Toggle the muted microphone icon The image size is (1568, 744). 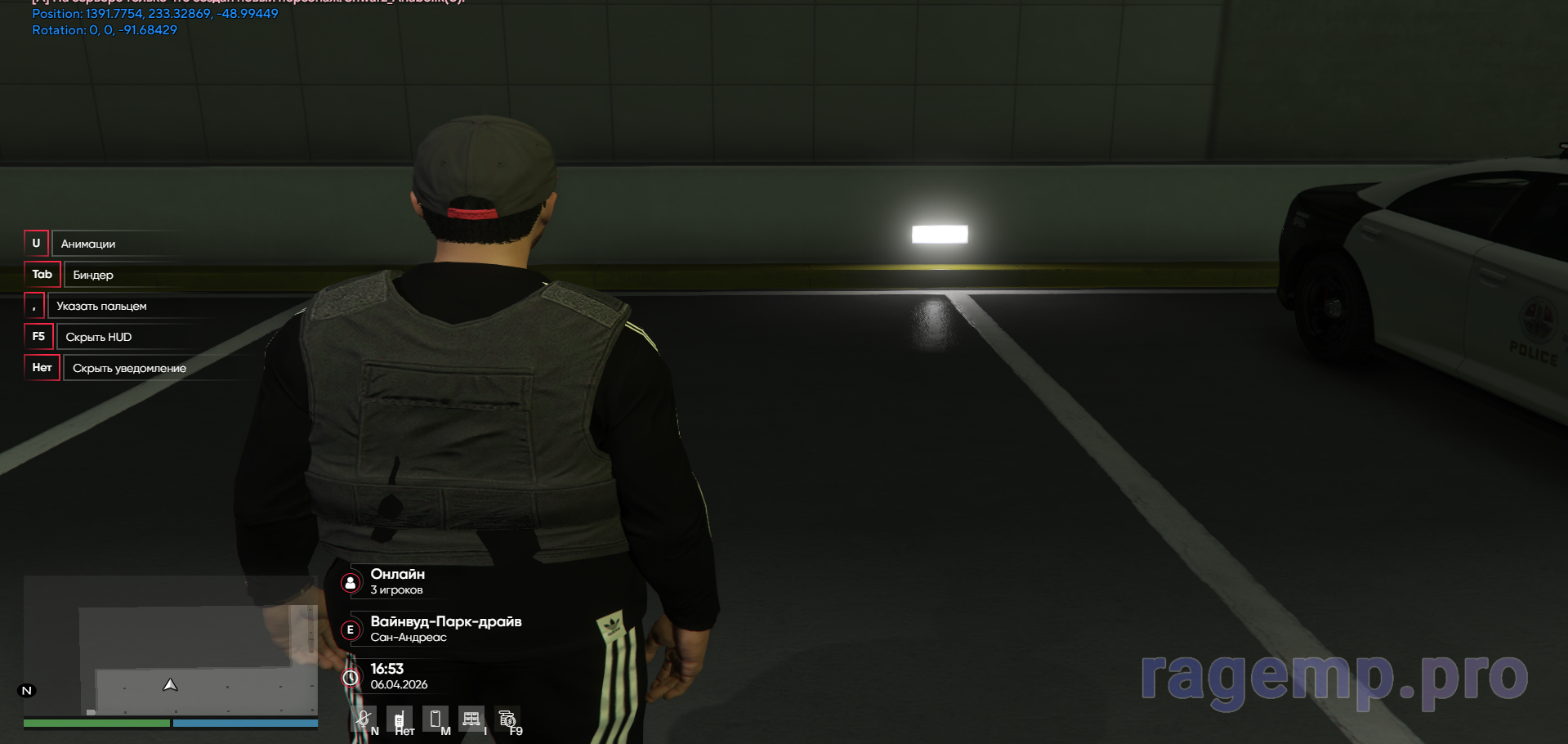pyautogui.click(x=364, y=719)
